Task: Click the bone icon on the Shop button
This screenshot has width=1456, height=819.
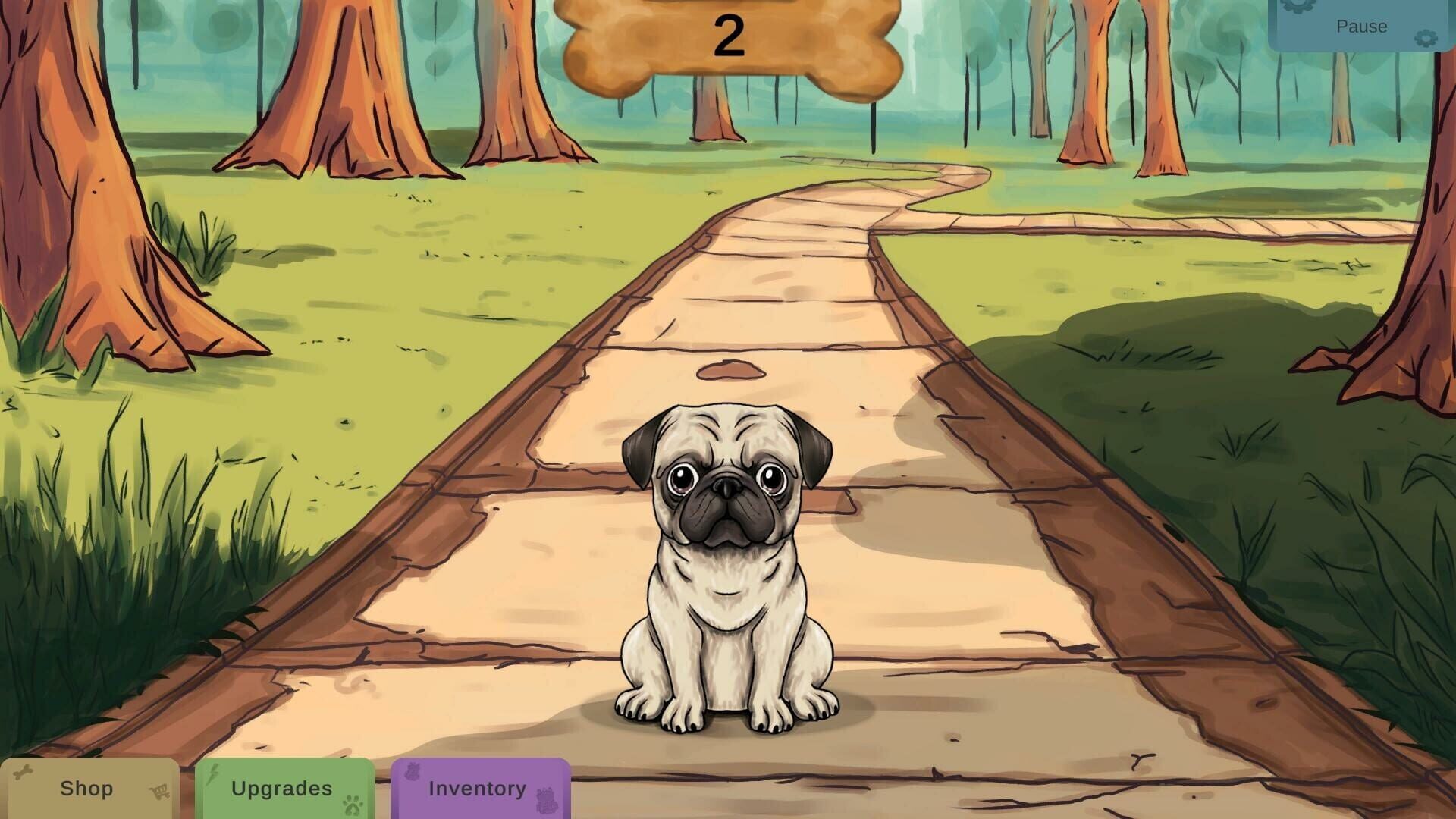Action: click(x=23, y=771)
